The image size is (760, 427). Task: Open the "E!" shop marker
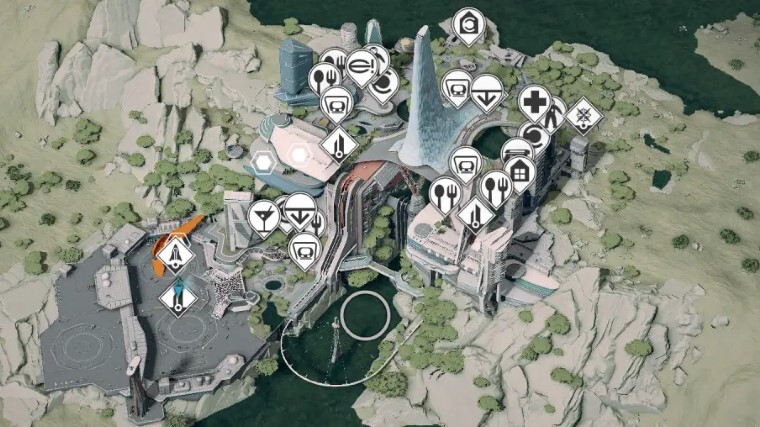tap(361, 66)
